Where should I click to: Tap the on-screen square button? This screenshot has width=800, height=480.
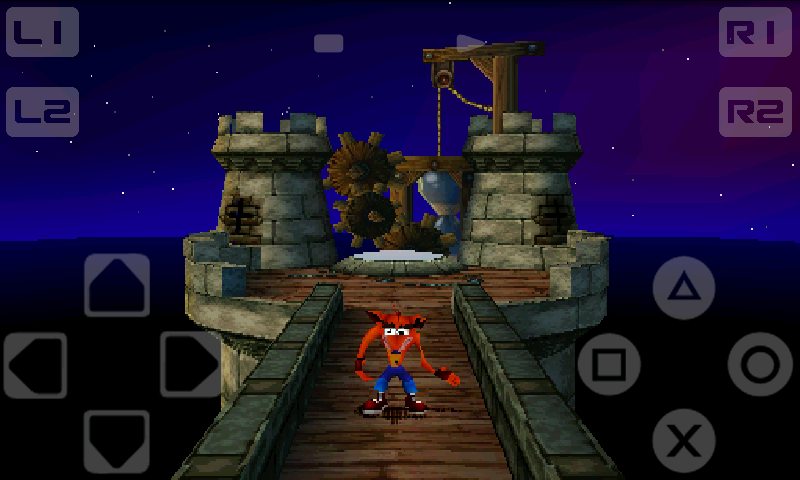[609, 364]
